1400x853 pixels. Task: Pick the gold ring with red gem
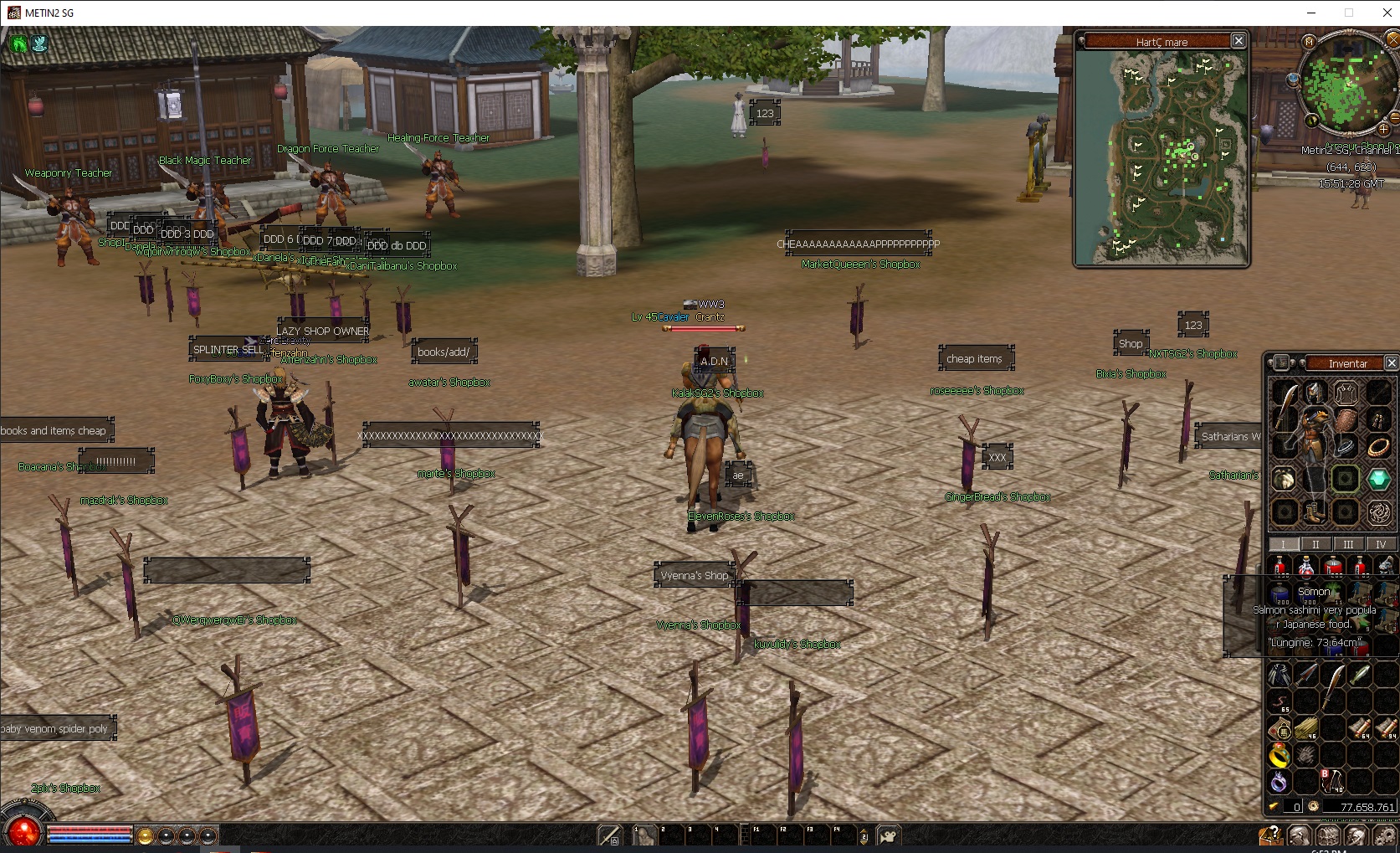[1279, 756]
